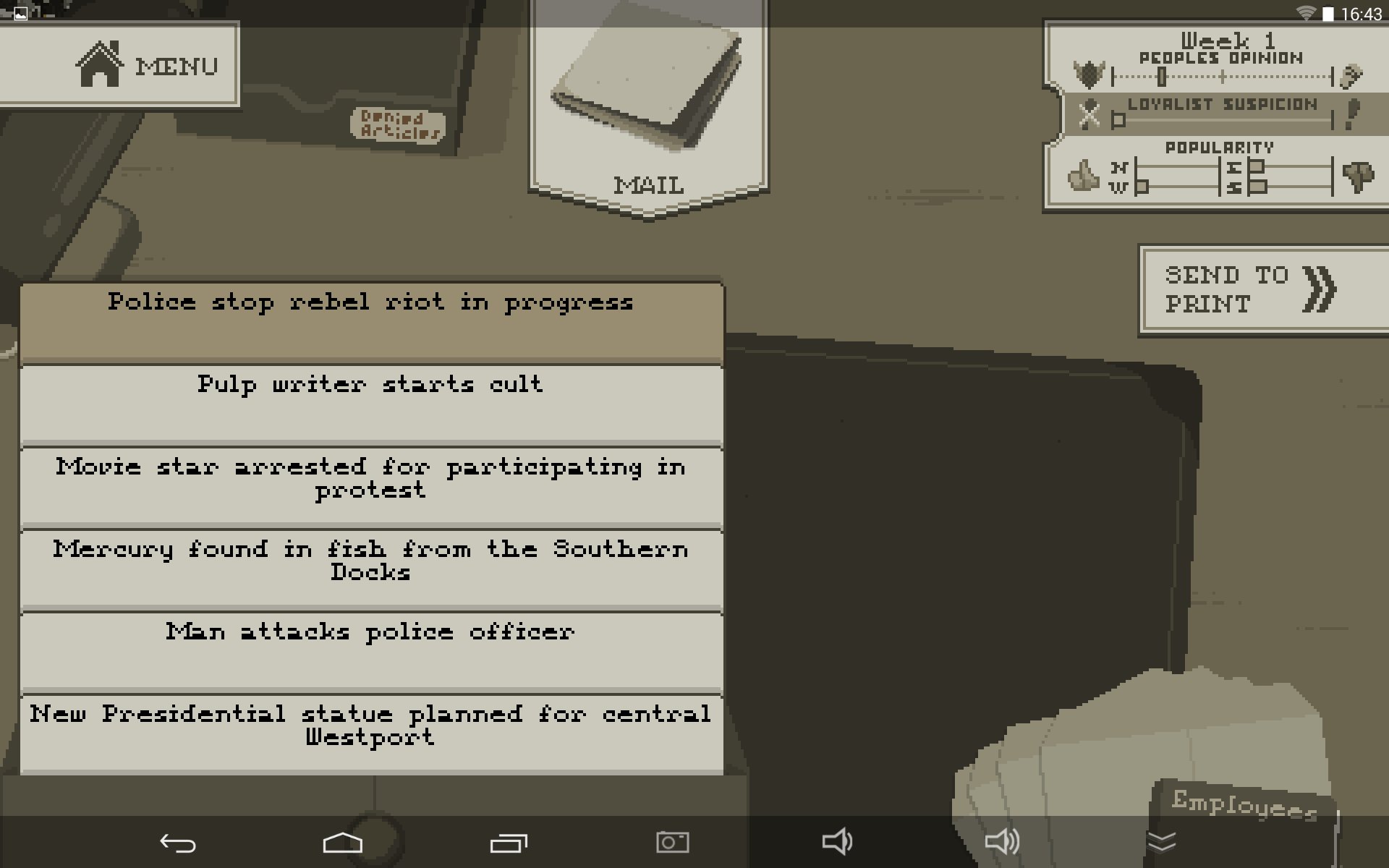Tap the Android back button

point(177,843)
